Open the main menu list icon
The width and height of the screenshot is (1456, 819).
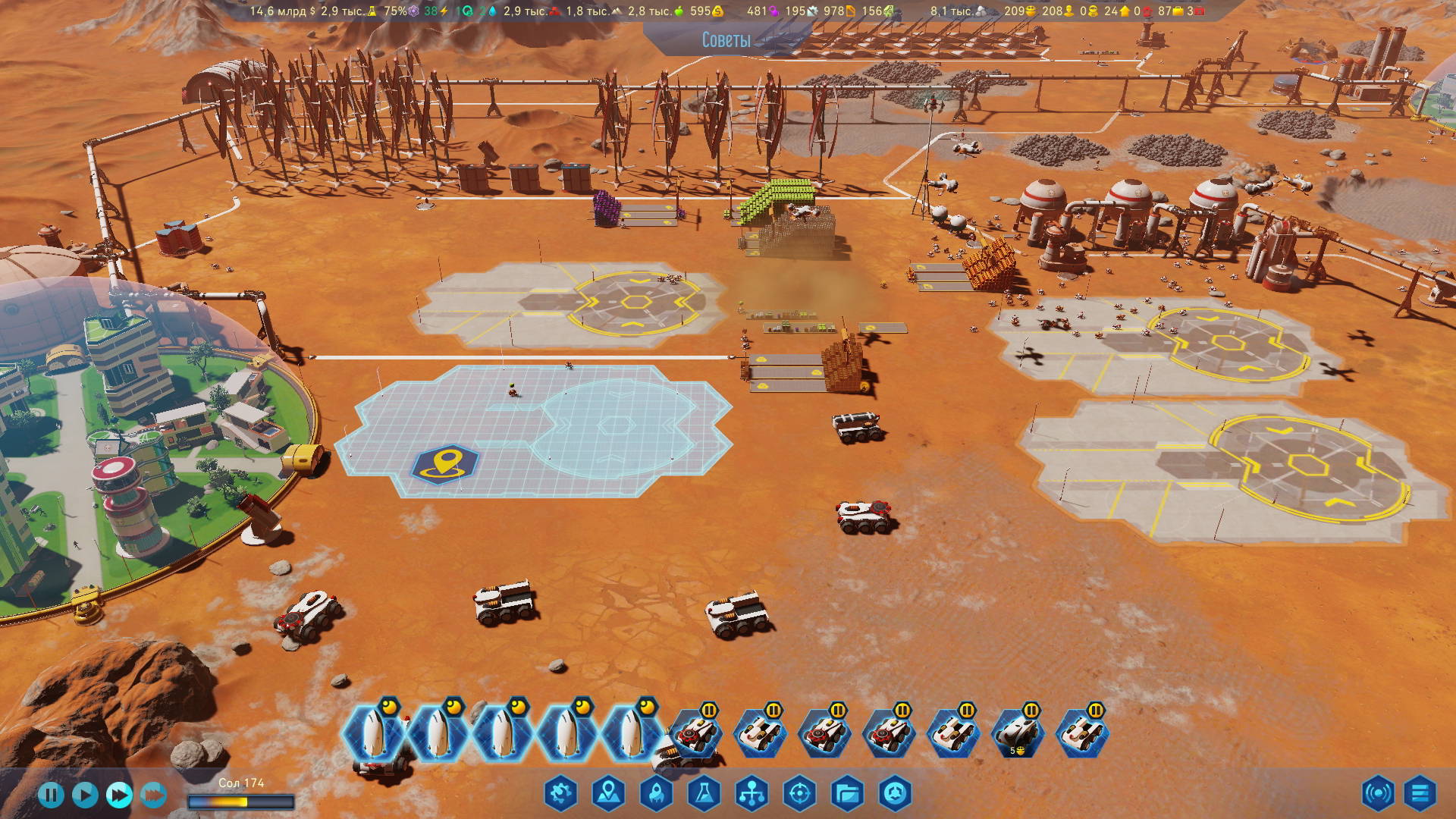point(1420,793)
